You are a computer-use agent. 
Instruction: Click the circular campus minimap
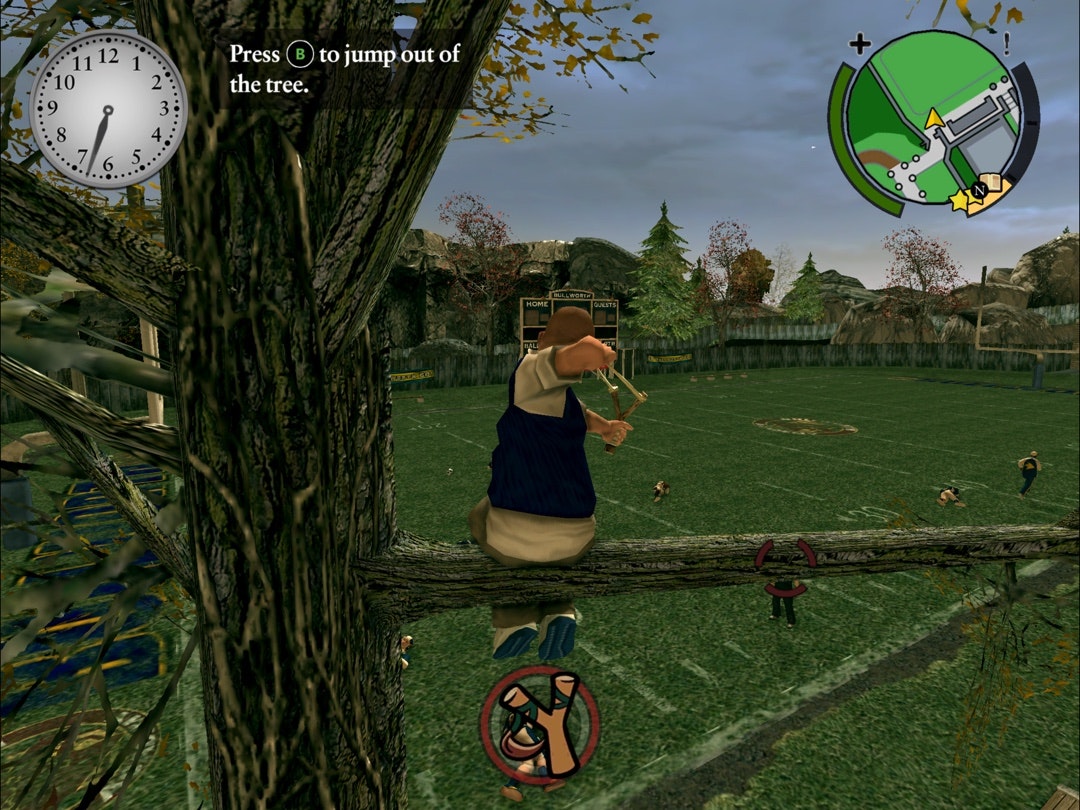pos(933,117)
